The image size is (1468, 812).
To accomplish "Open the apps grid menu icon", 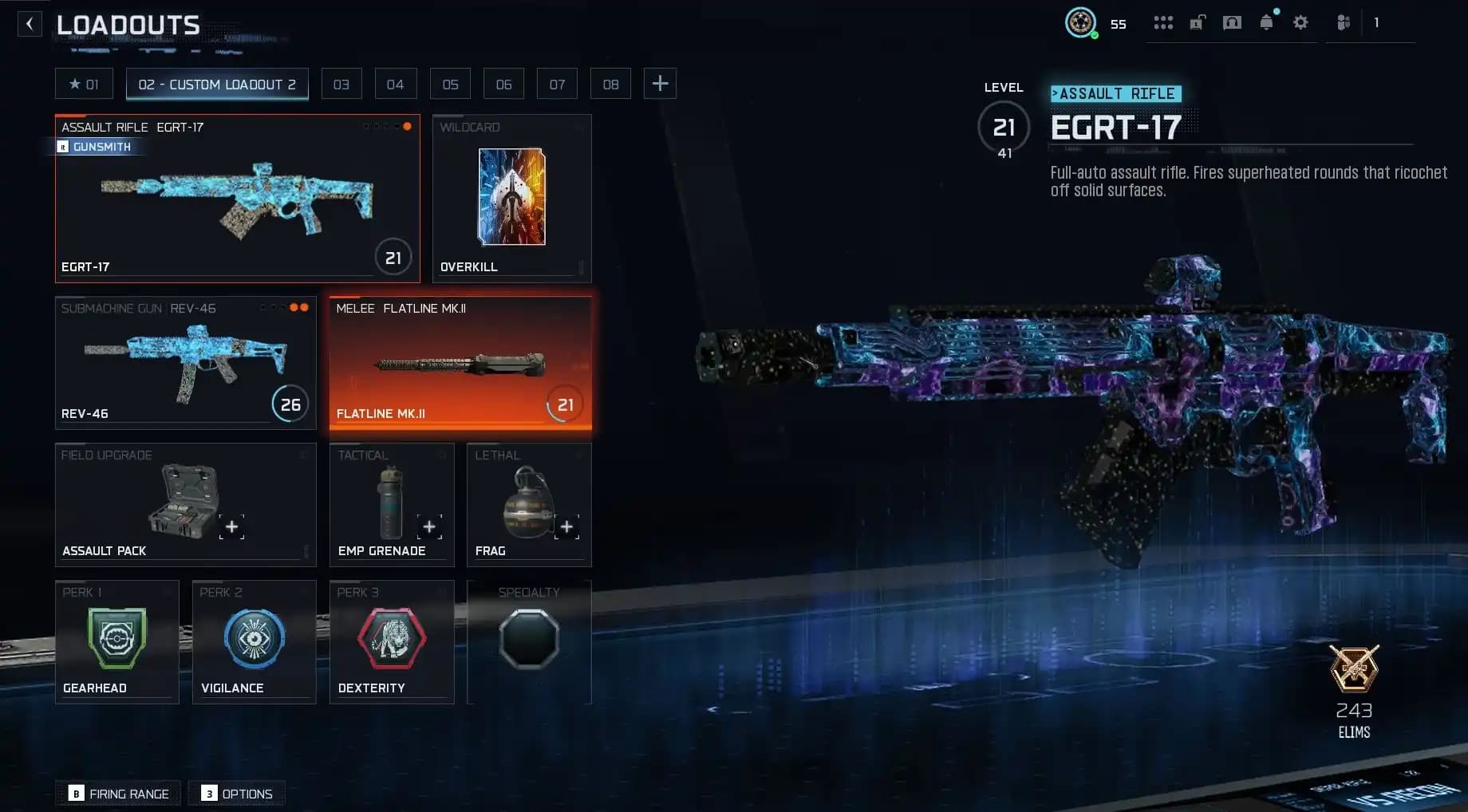I will coord(1163,23).
